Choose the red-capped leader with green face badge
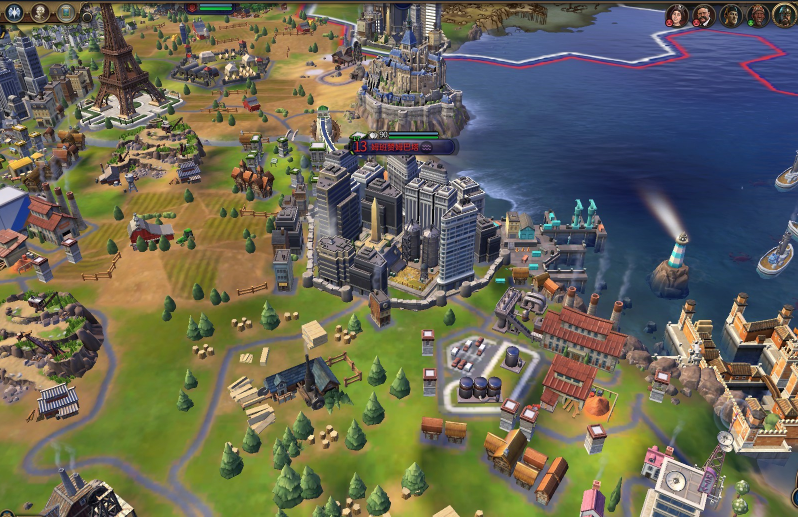The image size is (798, 517). pyautogui.click(x=758, y=15)
